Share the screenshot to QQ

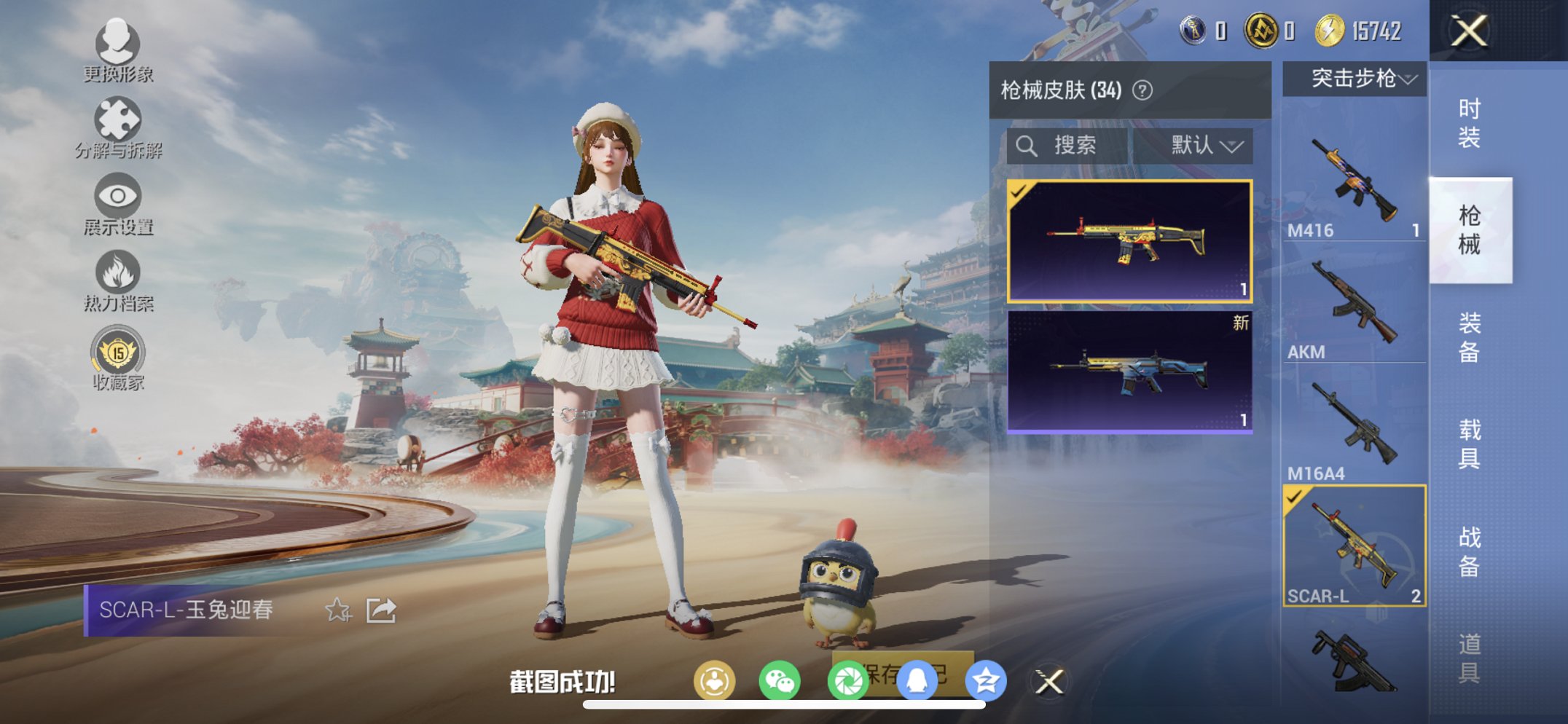click(917, 679)
